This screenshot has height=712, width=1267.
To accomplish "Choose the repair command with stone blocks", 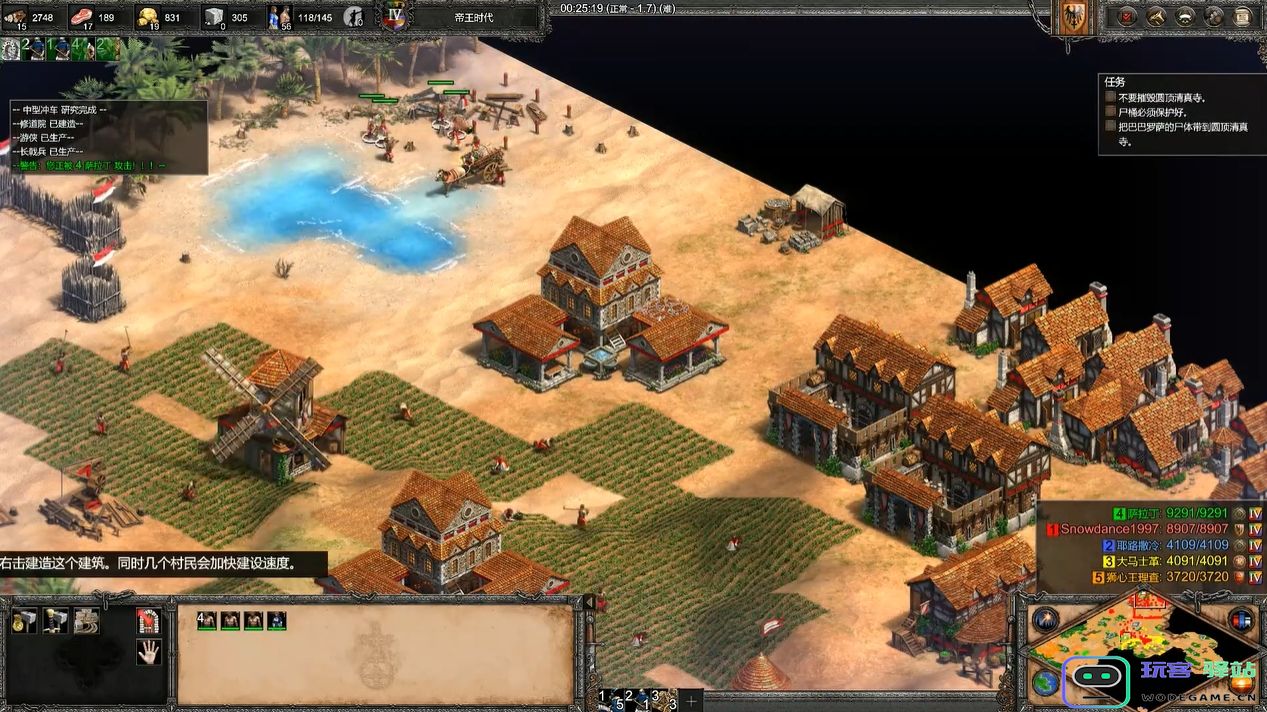I will pos(87,621).
